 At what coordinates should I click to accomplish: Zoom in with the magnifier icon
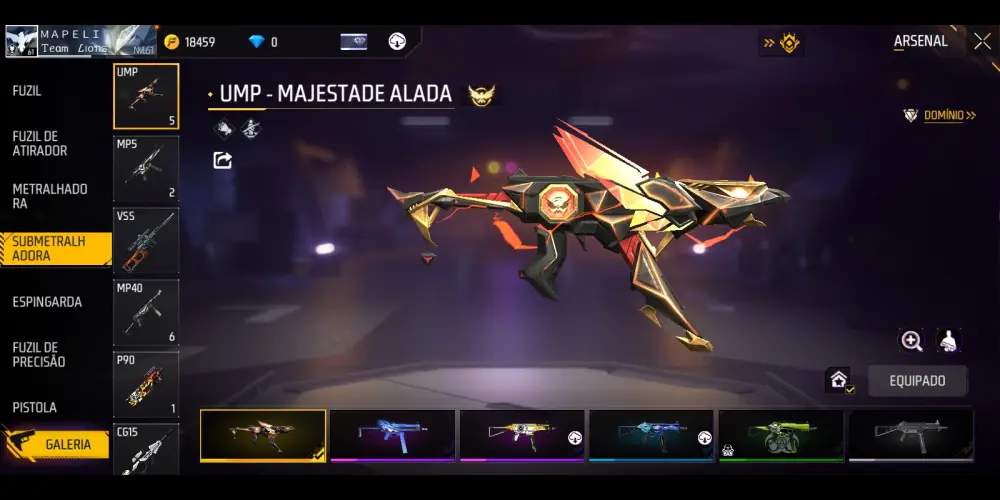click(x=912, y=341)
